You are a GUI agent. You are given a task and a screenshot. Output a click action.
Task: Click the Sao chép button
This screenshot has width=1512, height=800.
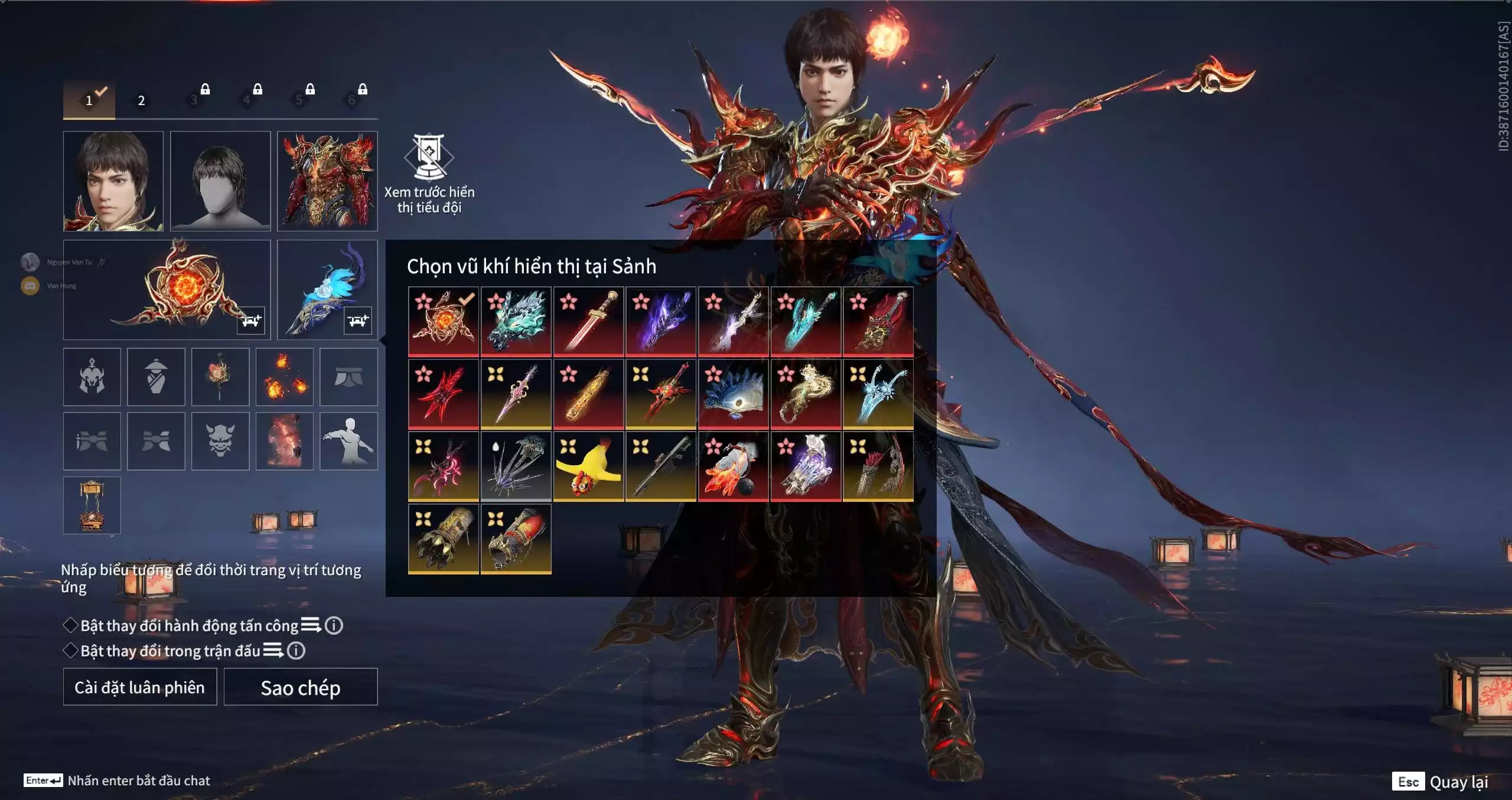click(301, 687)
